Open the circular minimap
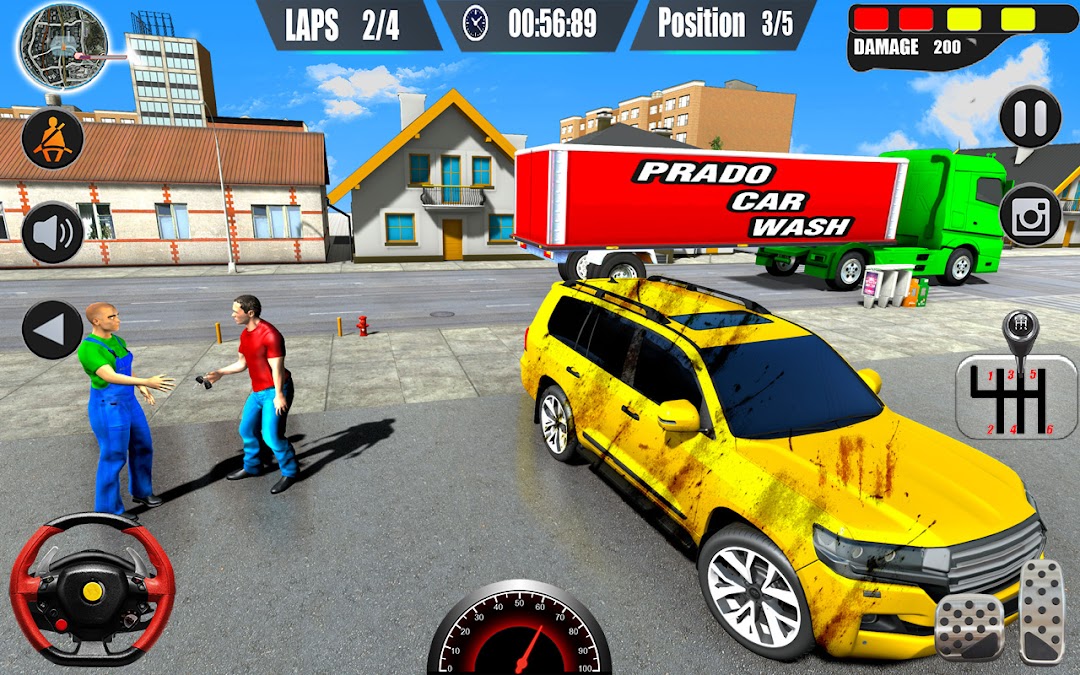The image size is (1080, 675). [62, 47]
